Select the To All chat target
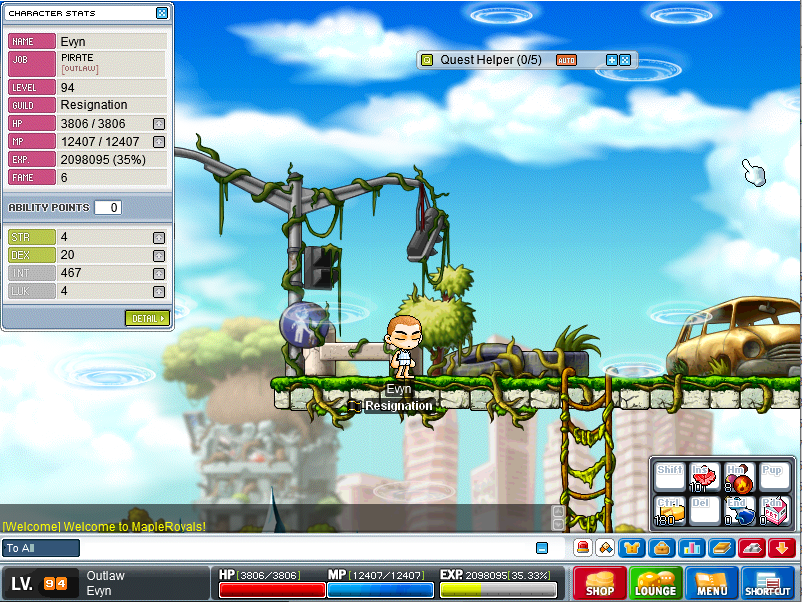This screenshot has width=802, height=602. pyautogui.click(x=41, y=548)
